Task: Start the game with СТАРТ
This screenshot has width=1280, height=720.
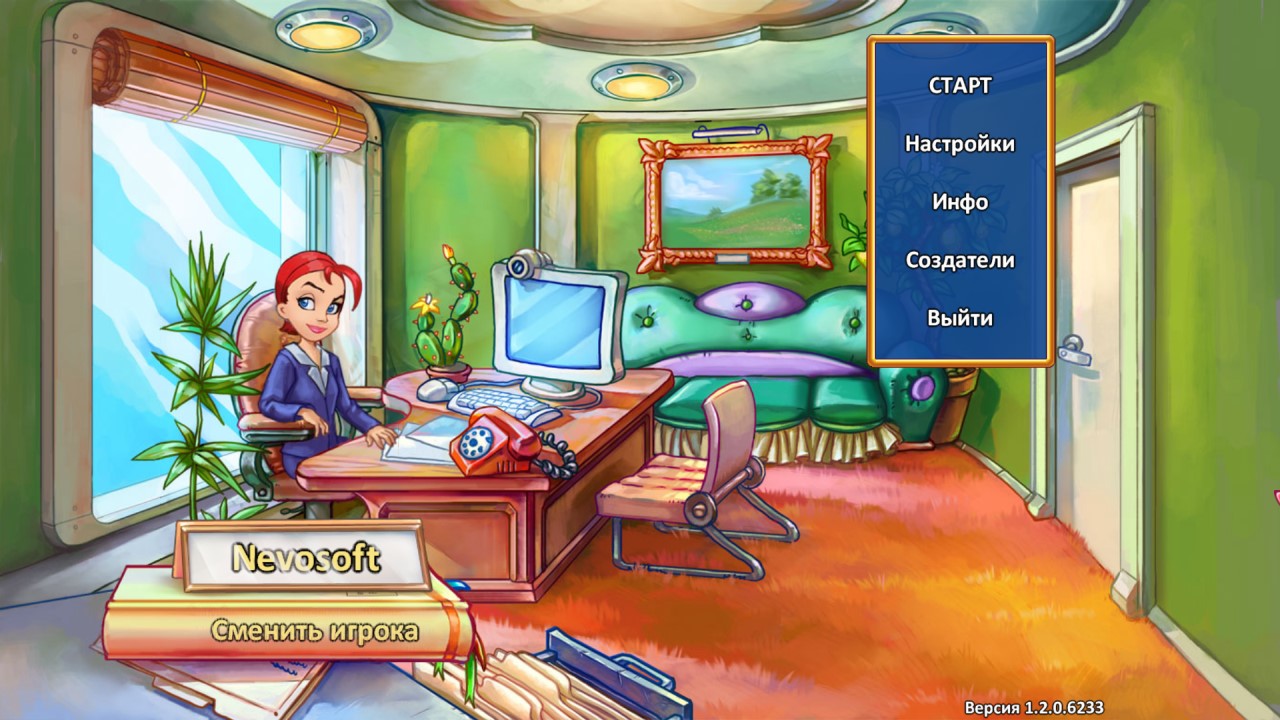Action: tap(960, 86)
